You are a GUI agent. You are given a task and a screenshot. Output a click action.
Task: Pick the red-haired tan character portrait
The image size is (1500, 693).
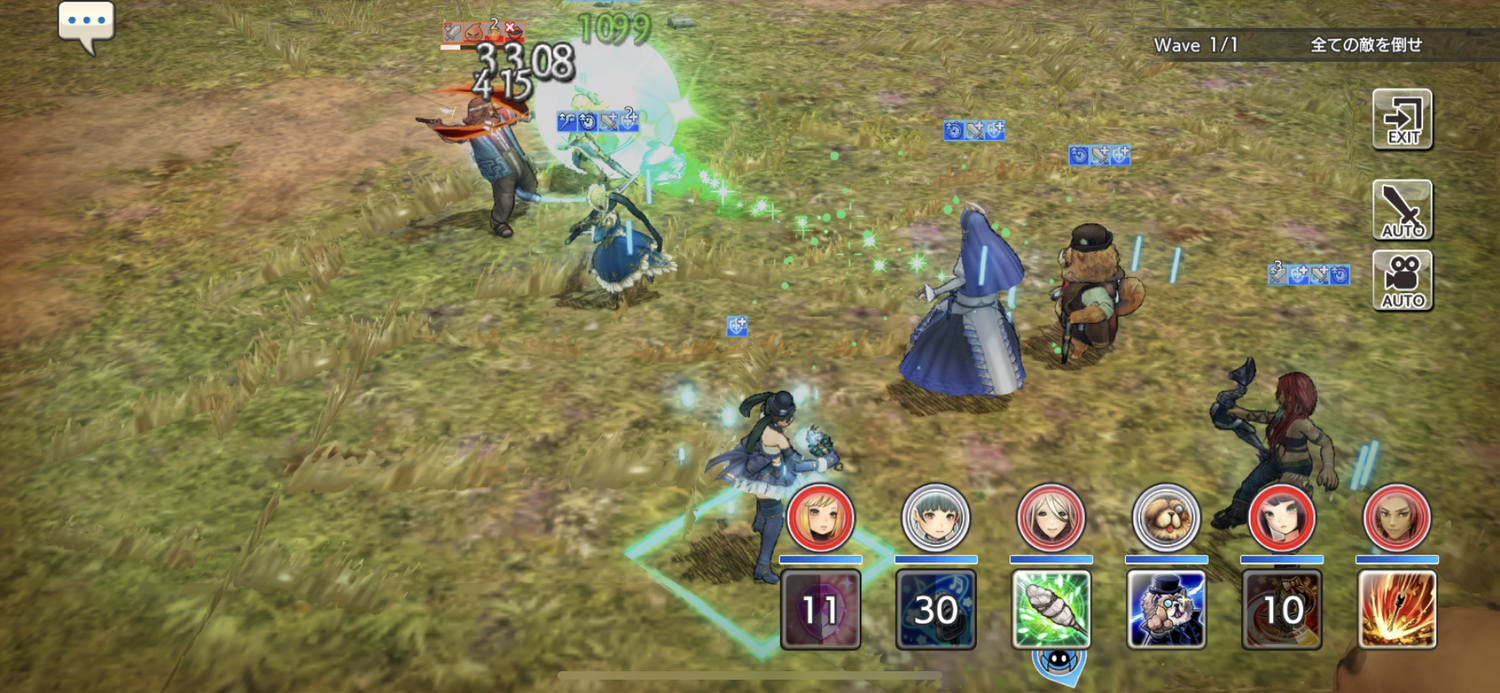pyautogui.click(x=1397, y=518)
